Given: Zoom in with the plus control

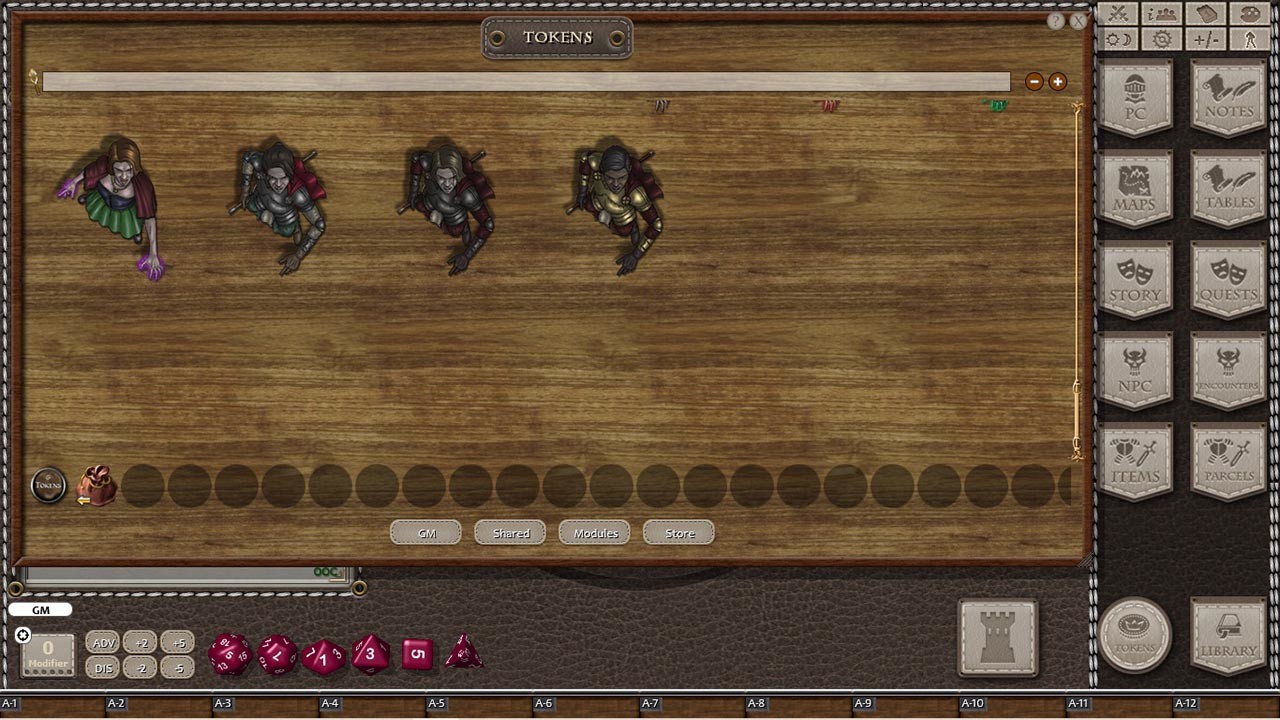Looking at the screenshot, I should [1058, 81].
